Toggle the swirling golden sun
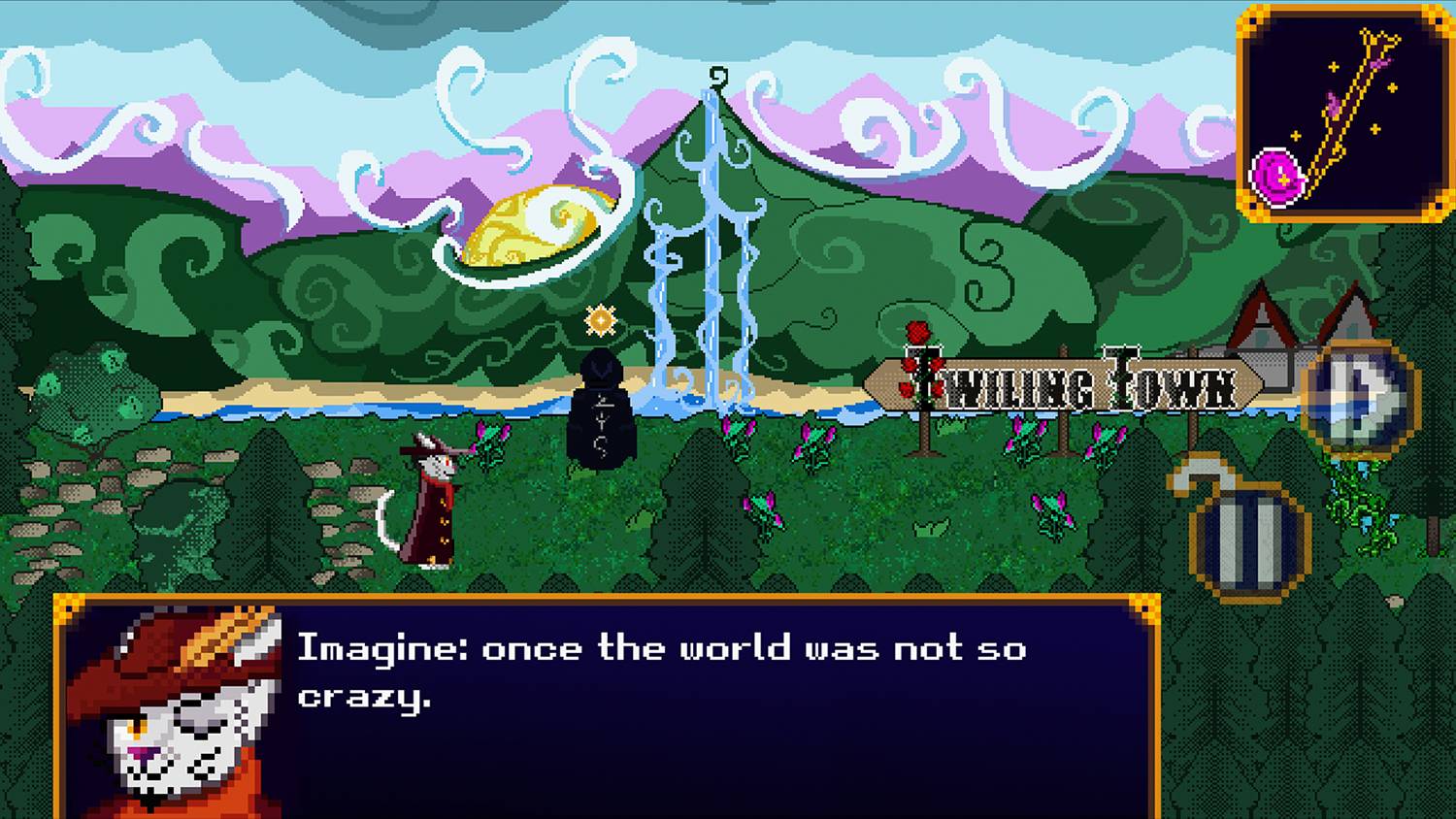1456x819 pixels. click(x=541, y=223)
